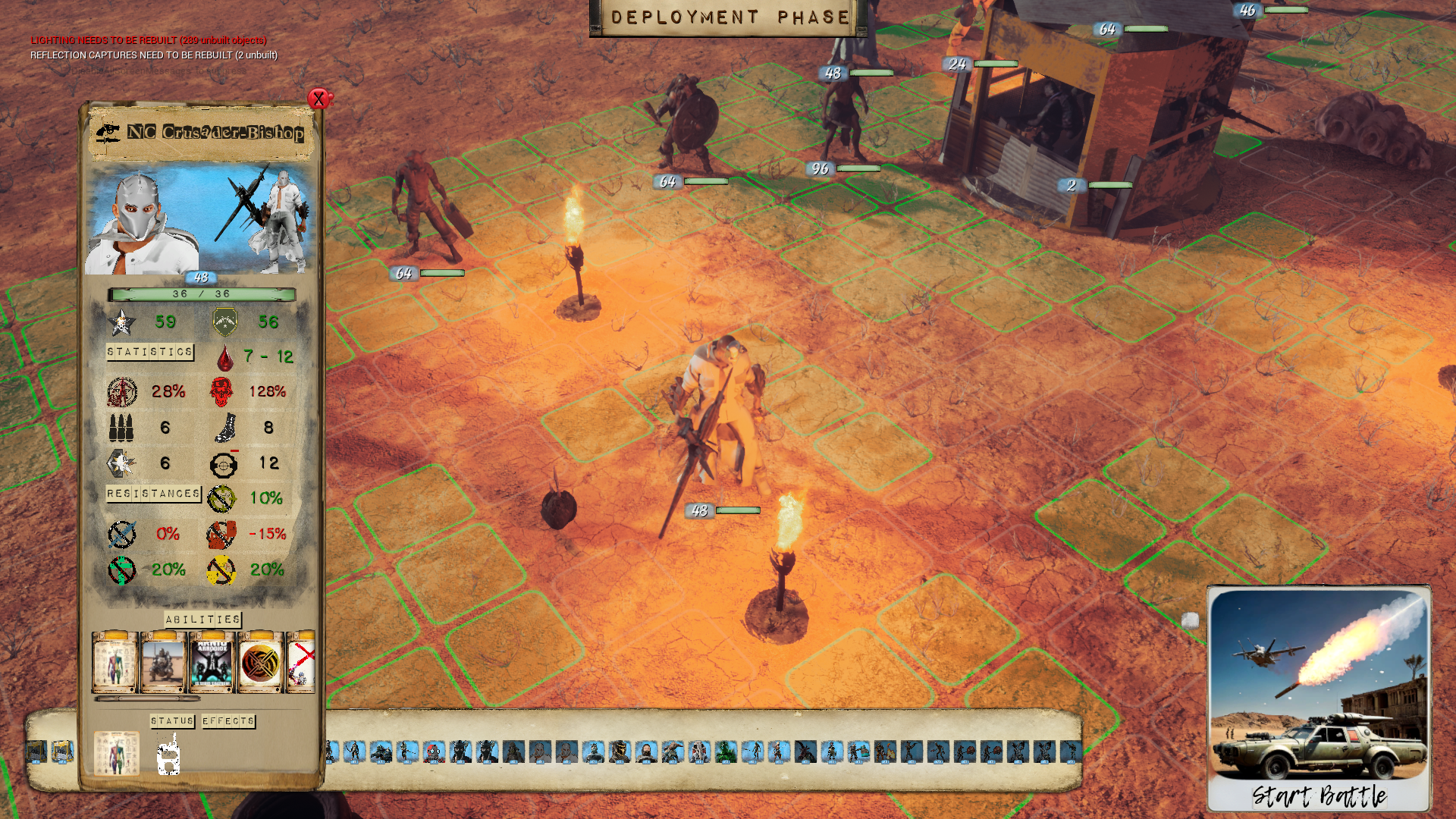Activate the dark figure poster ability card
Image resolution: width=1456 pixels, height=819 pixels.
[212, 663]
